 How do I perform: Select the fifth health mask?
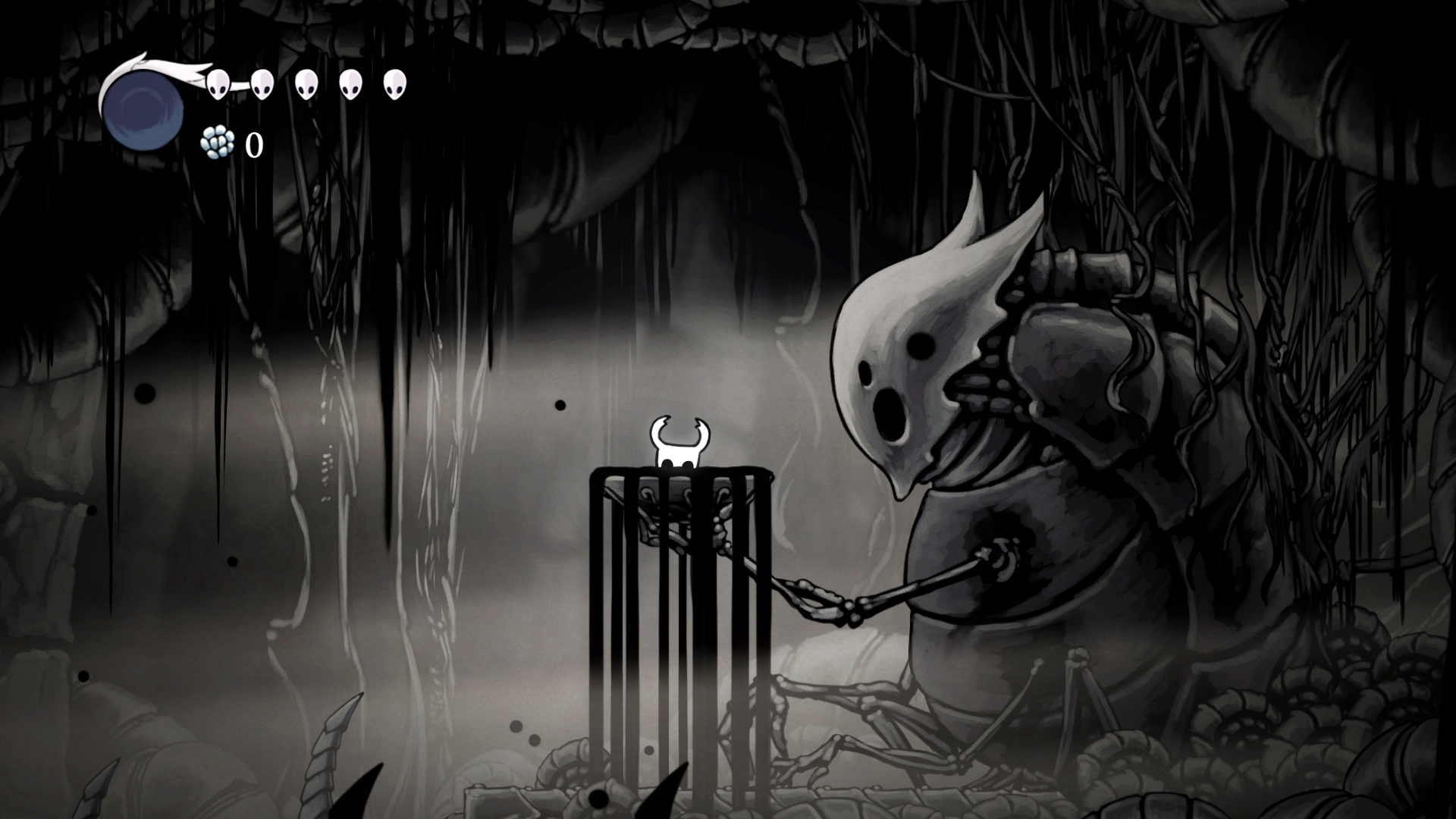click(394, 83)
